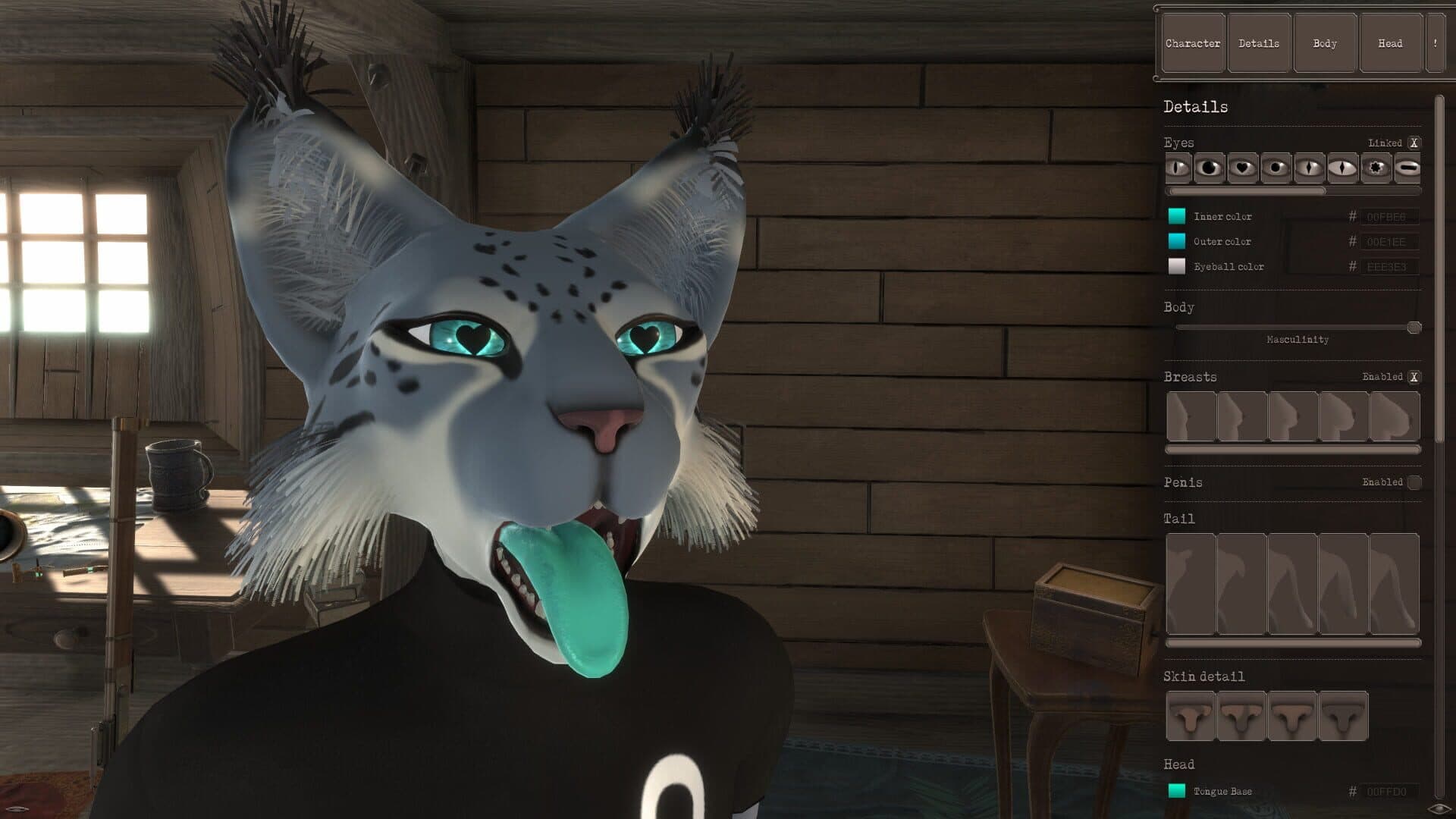Pick the horizontal bar pupil eye style

(1408, 168)
